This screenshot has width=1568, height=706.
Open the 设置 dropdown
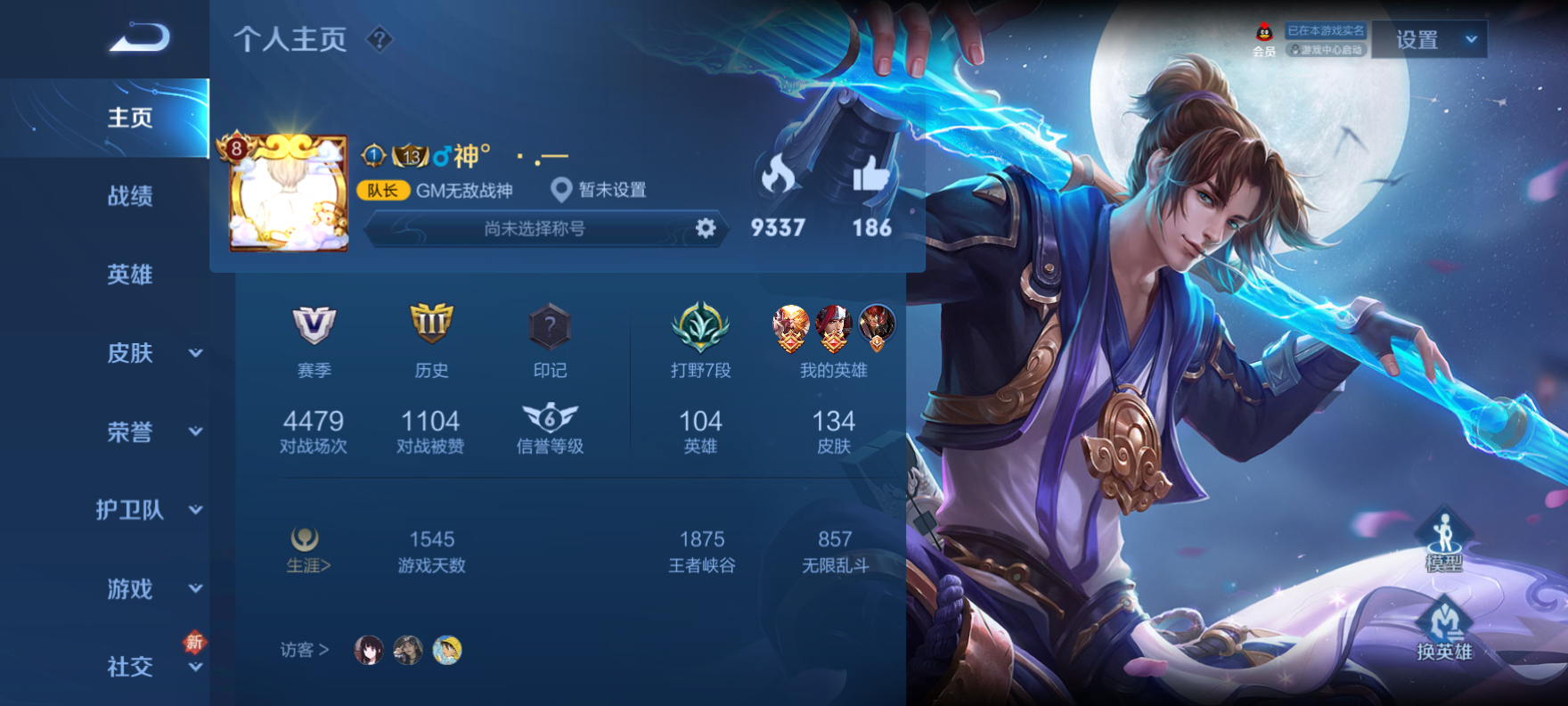click(1428, 40)
